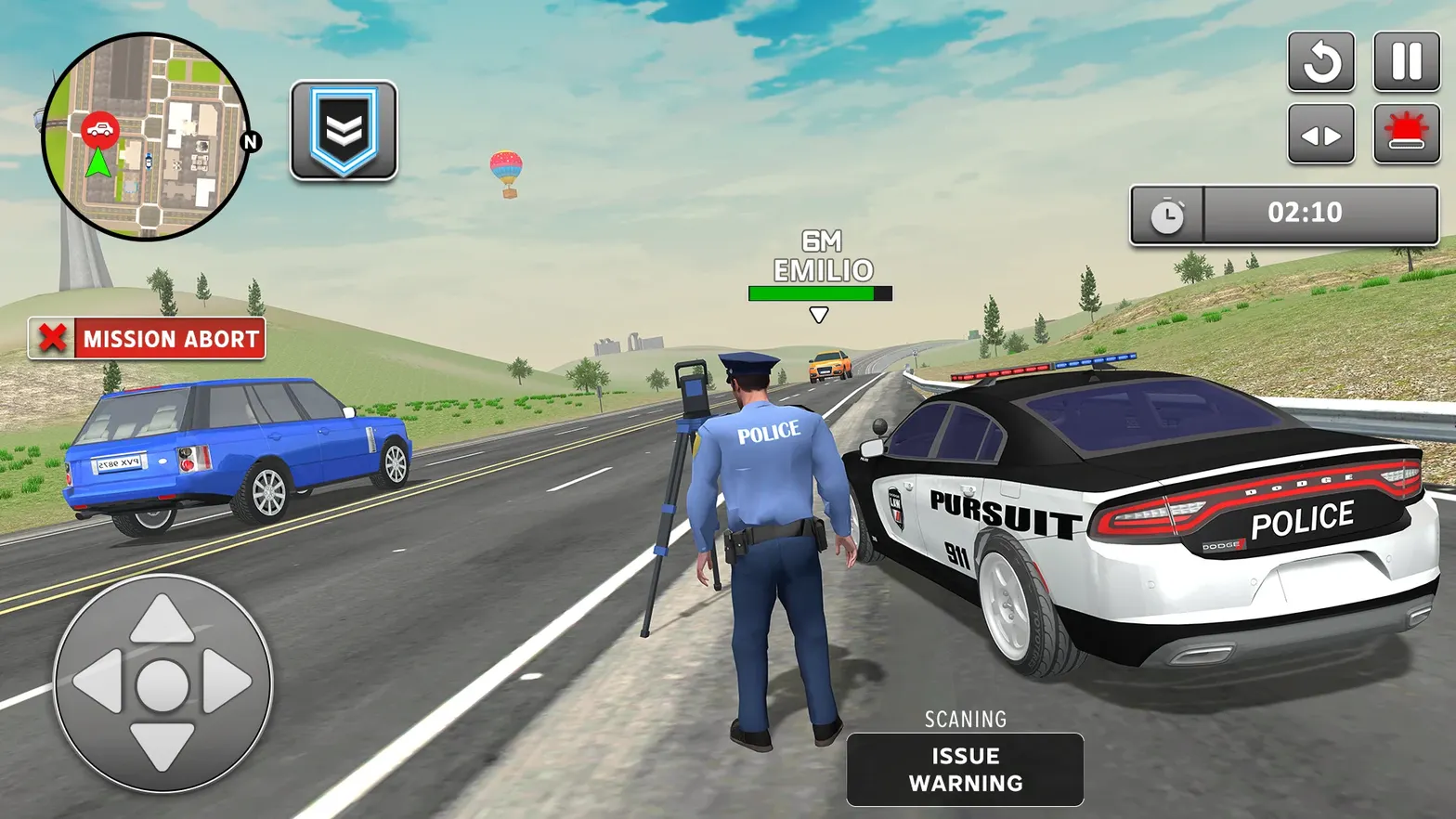Expand the blue chevron badge panel
This screenshot has width=1456, height=819.
344,130
